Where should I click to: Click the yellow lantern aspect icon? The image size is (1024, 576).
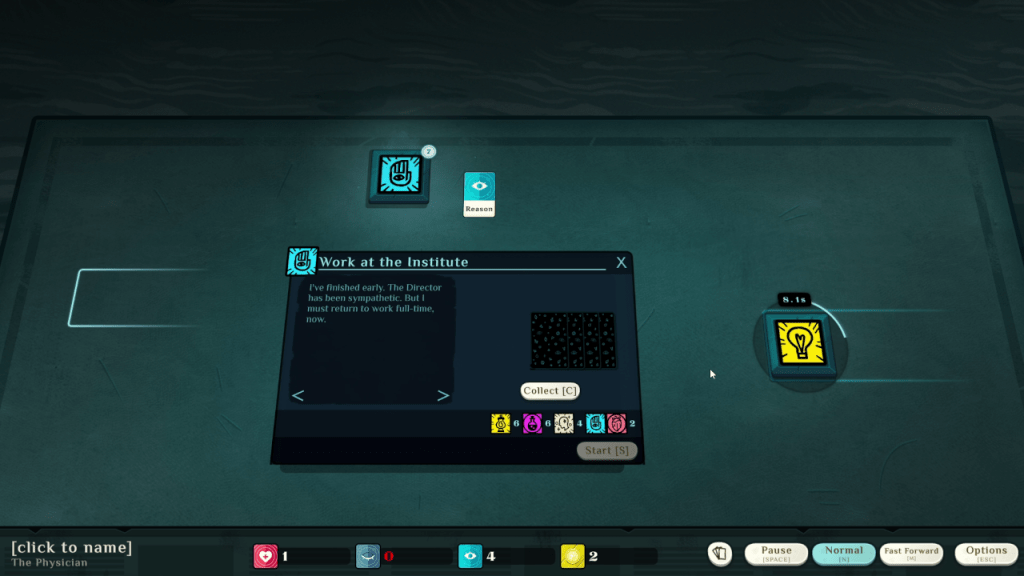[x=501, y=424]
